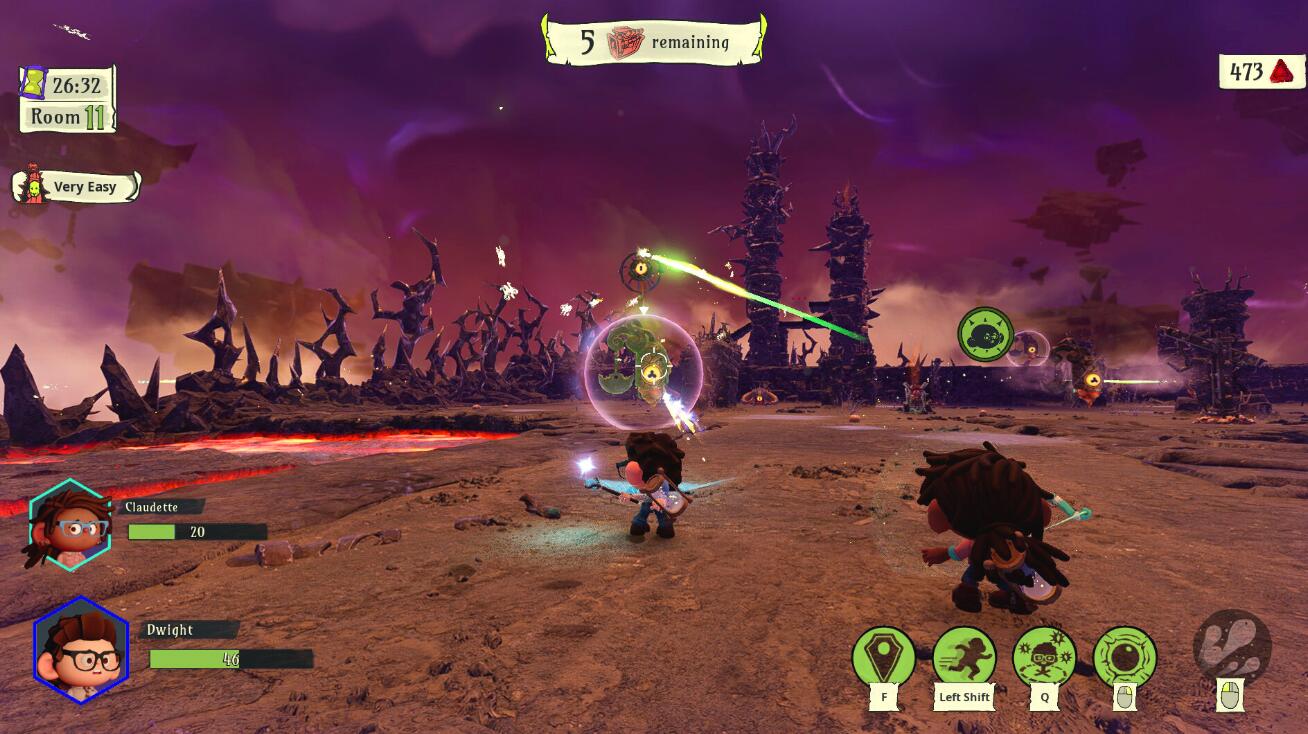Select the greyed-out splash attack icon

point(1232,645)
